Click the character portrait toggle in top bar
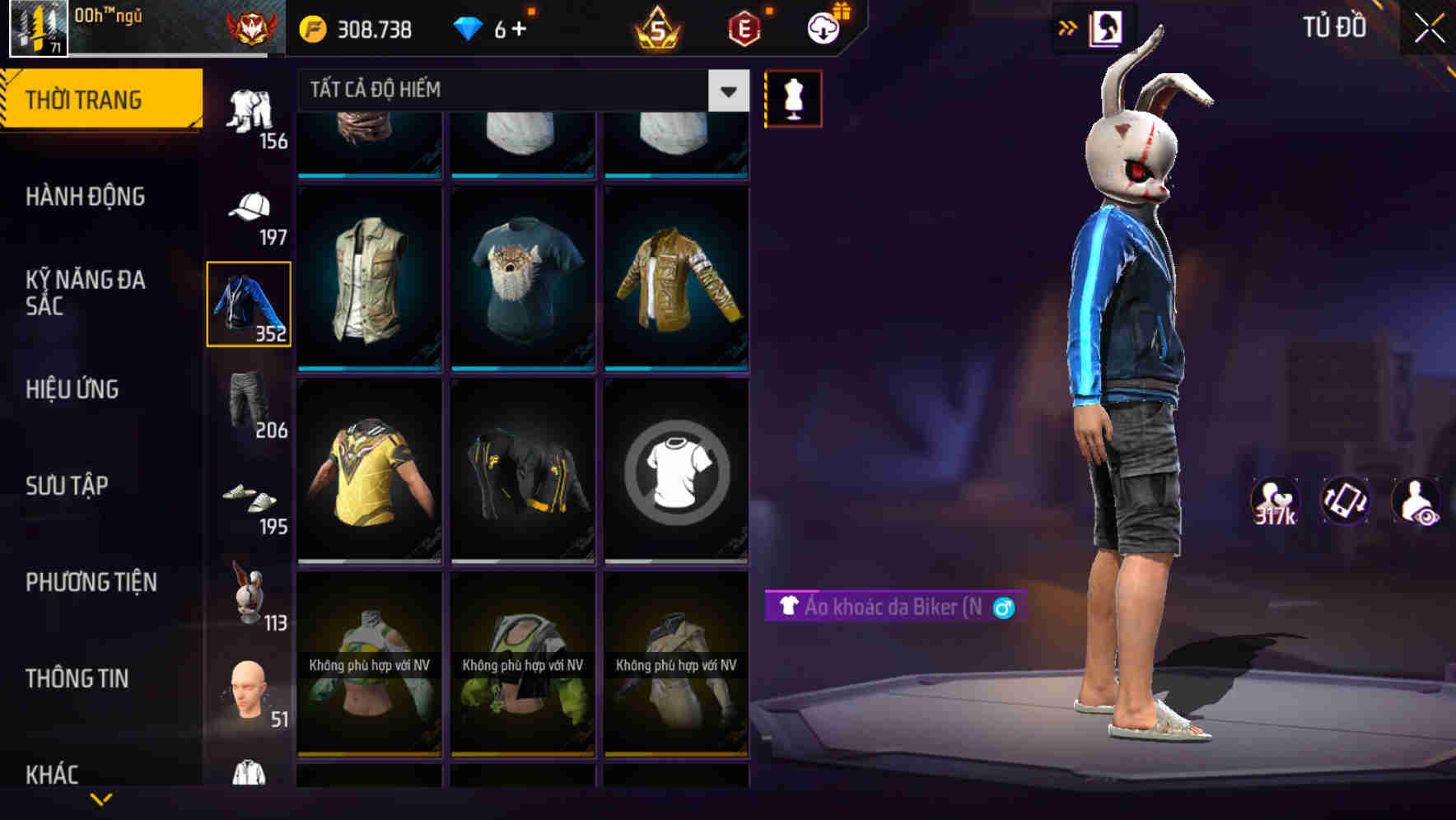 click(1107, 27)
